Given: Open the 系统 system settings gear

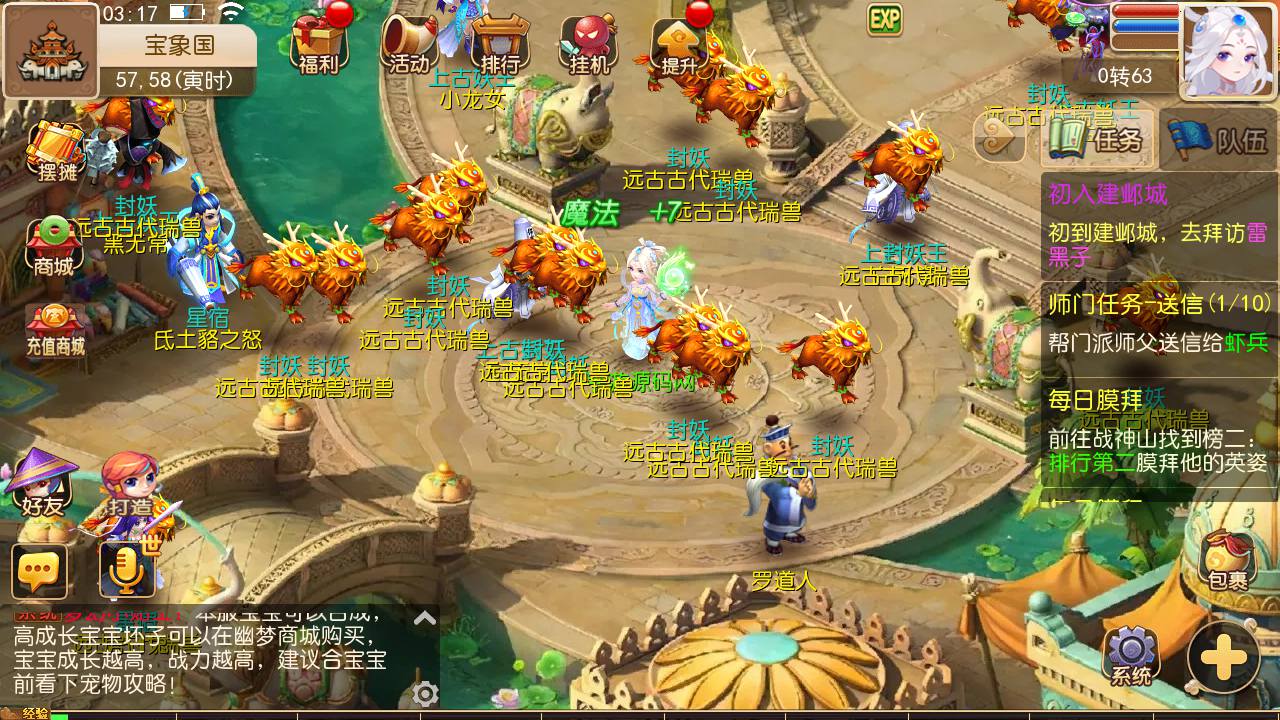Looking at the screenshot, I should point(1131,656).
